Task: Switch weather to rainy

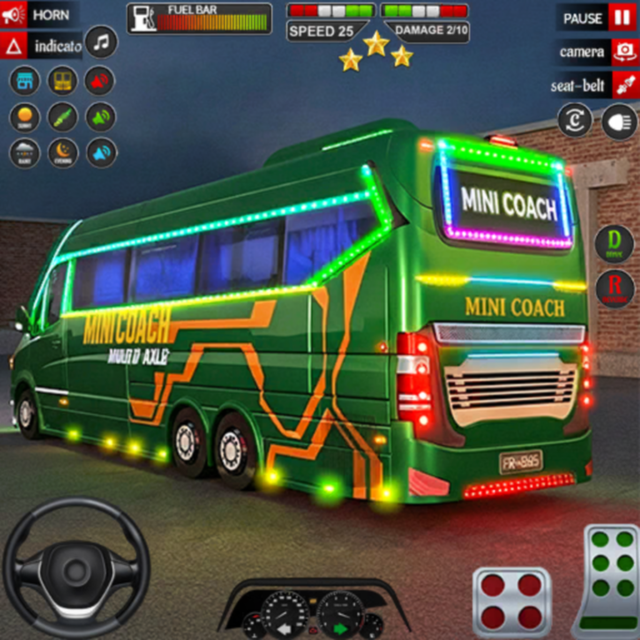Action: [25, 153]
